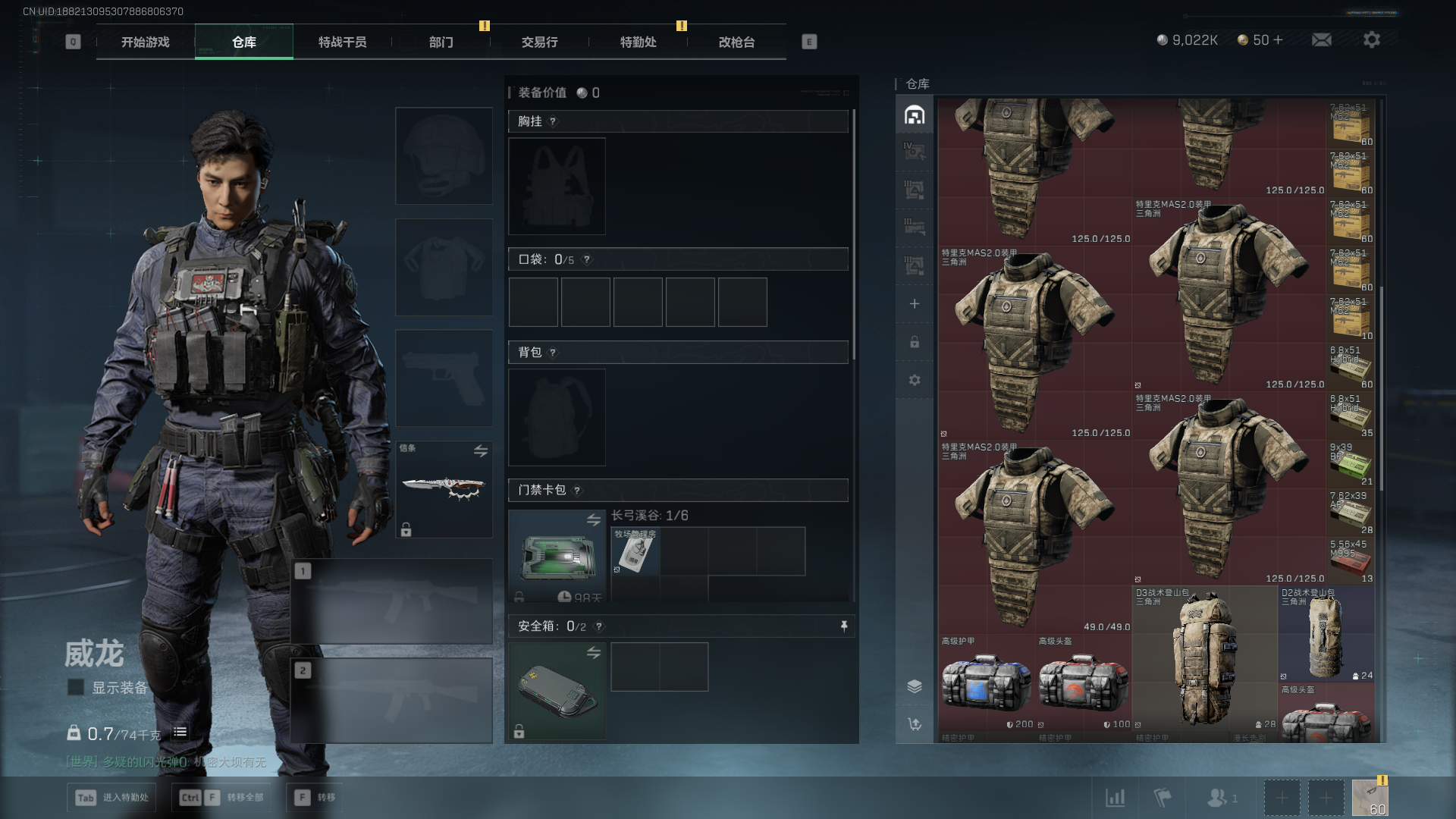Open the weight details list icon
This screenshot has width=1456, height=819.
coord(180,733)
